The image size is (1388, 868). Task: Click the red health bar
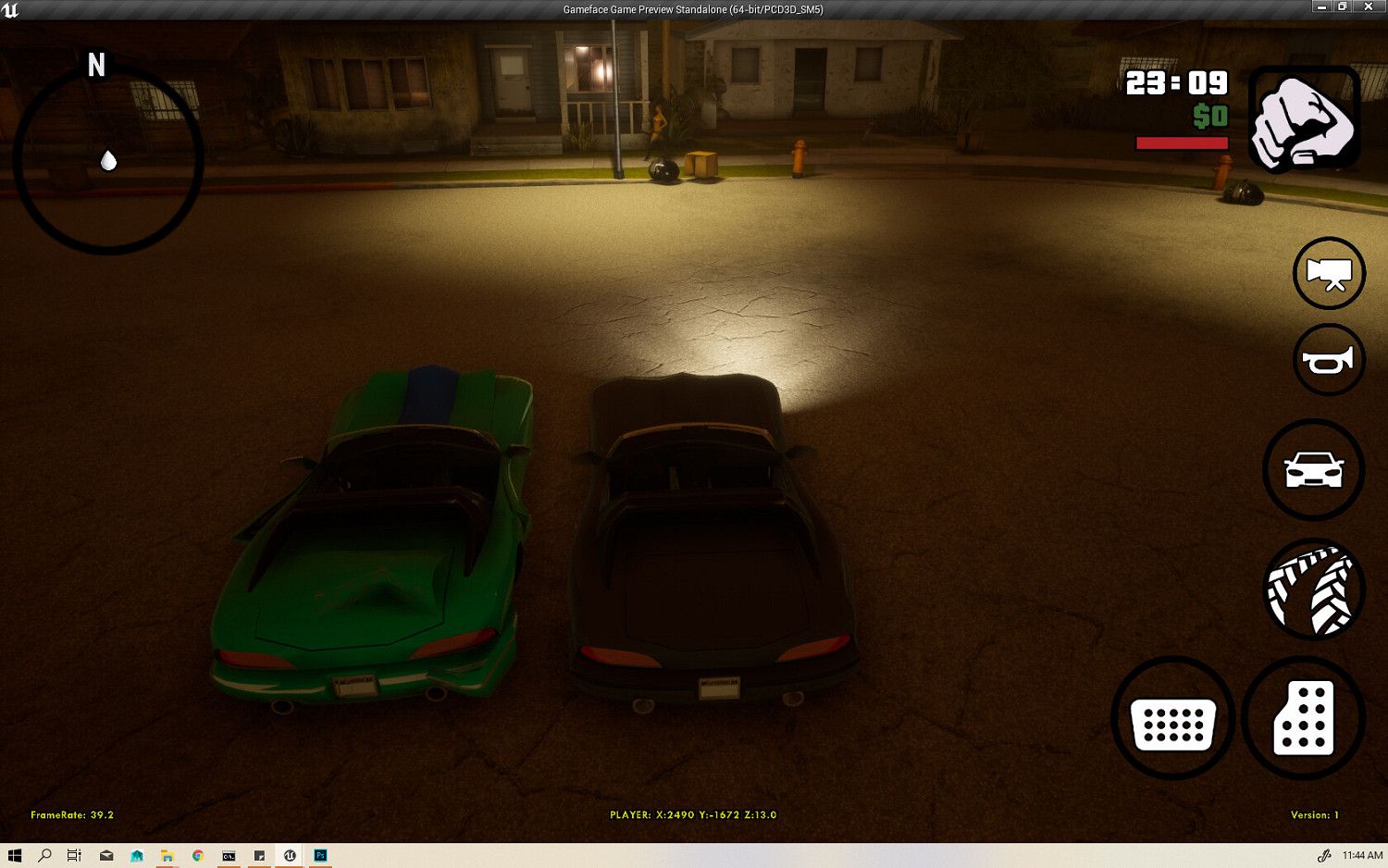[x=1181, y=143]
